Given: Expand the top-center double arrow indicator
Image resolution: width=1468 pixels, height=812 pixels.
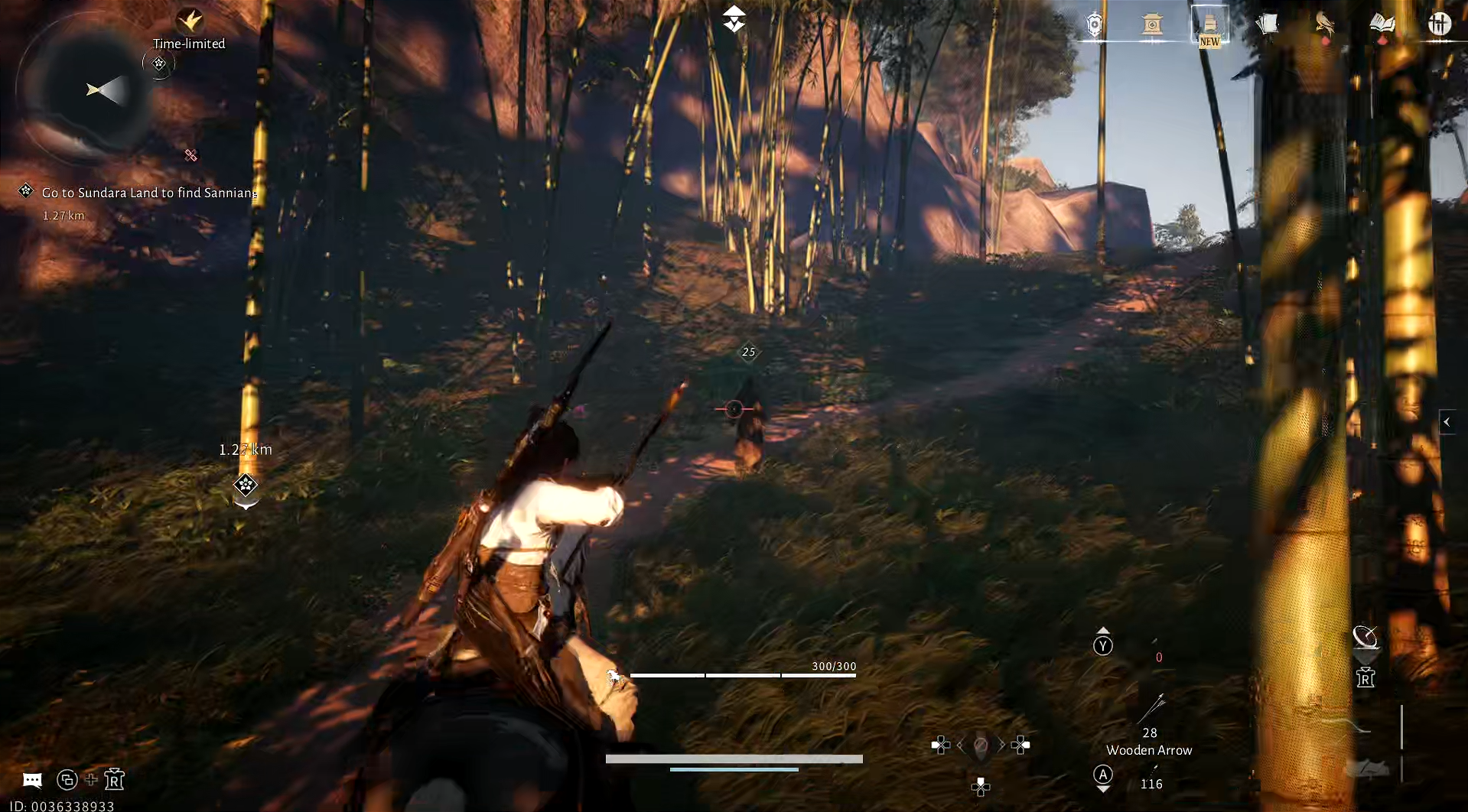Looking at the screenshot, I should pos(734,17).
